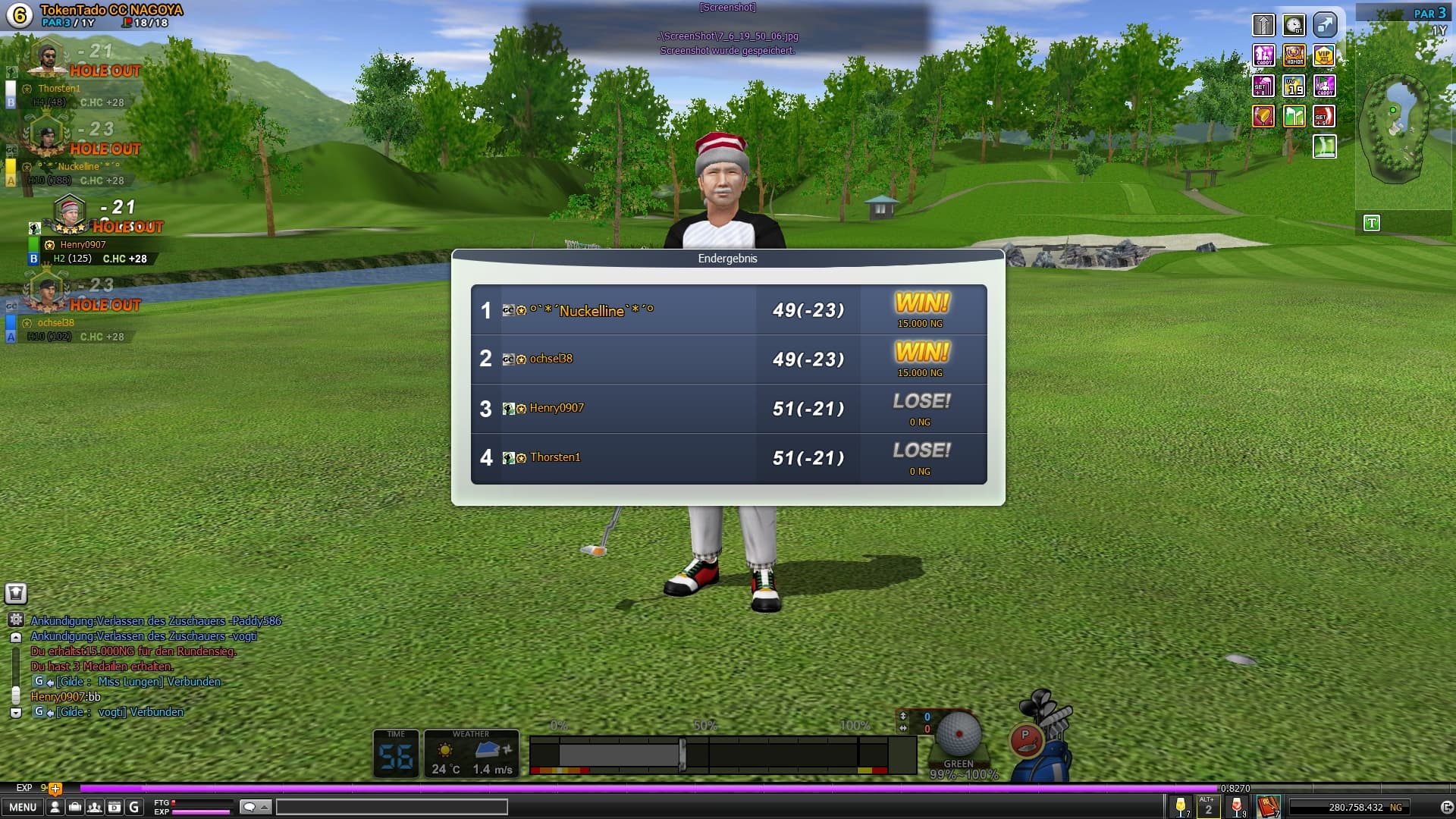Open the inventory bag icon
The width and height of the screenshot is (1456, 819).
pos(74,808)
